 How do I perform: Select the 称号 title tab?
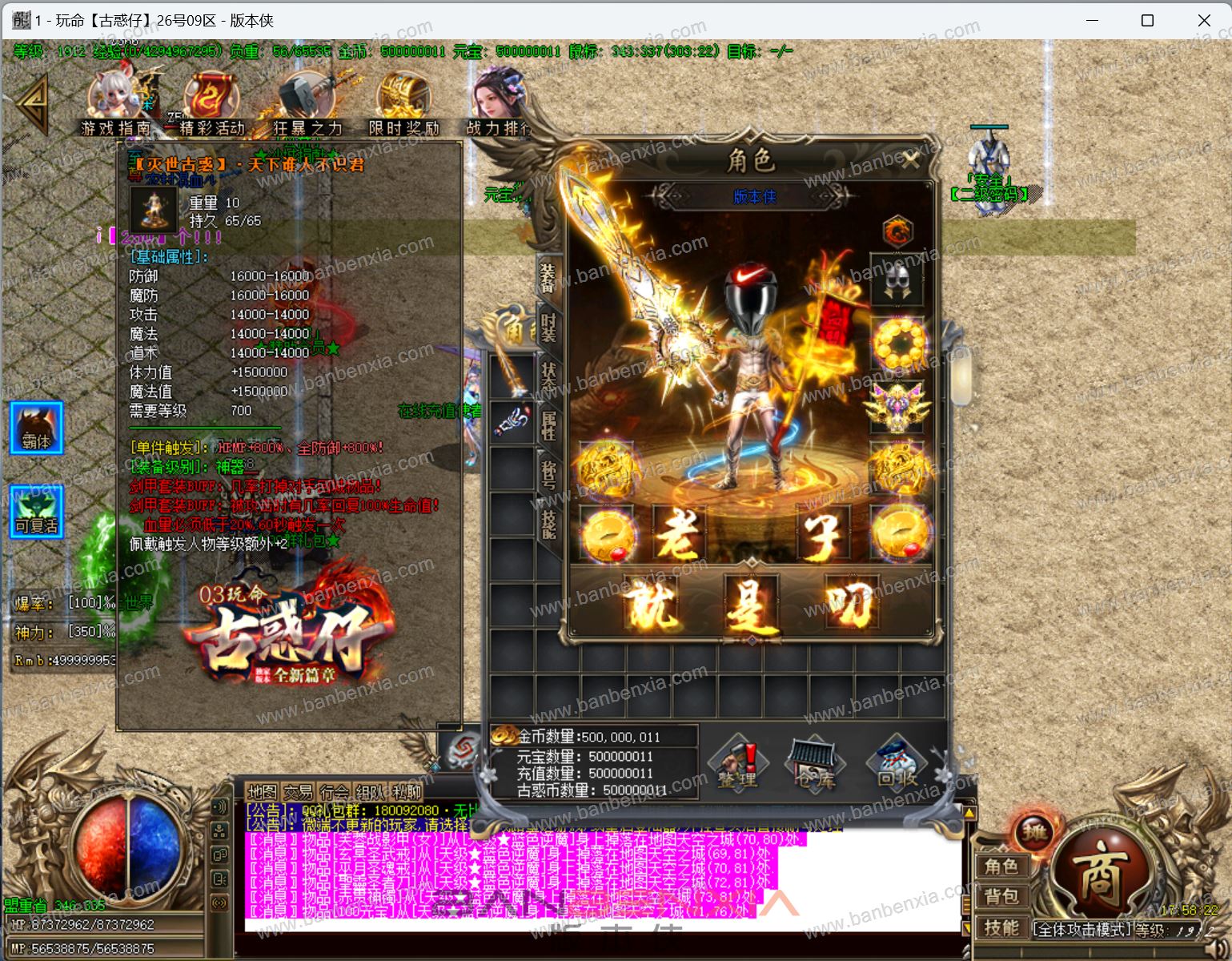(549, 474)
